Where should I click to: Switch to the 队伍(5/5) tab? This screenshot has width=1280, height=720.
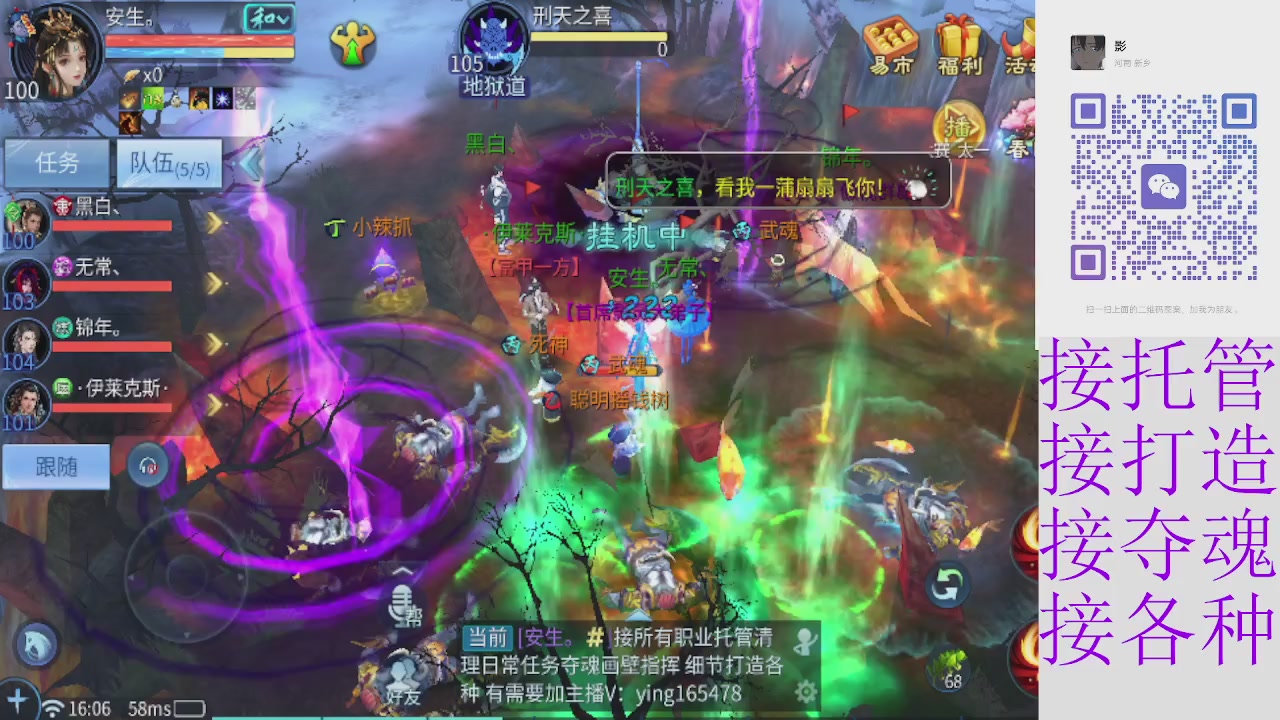168,163
